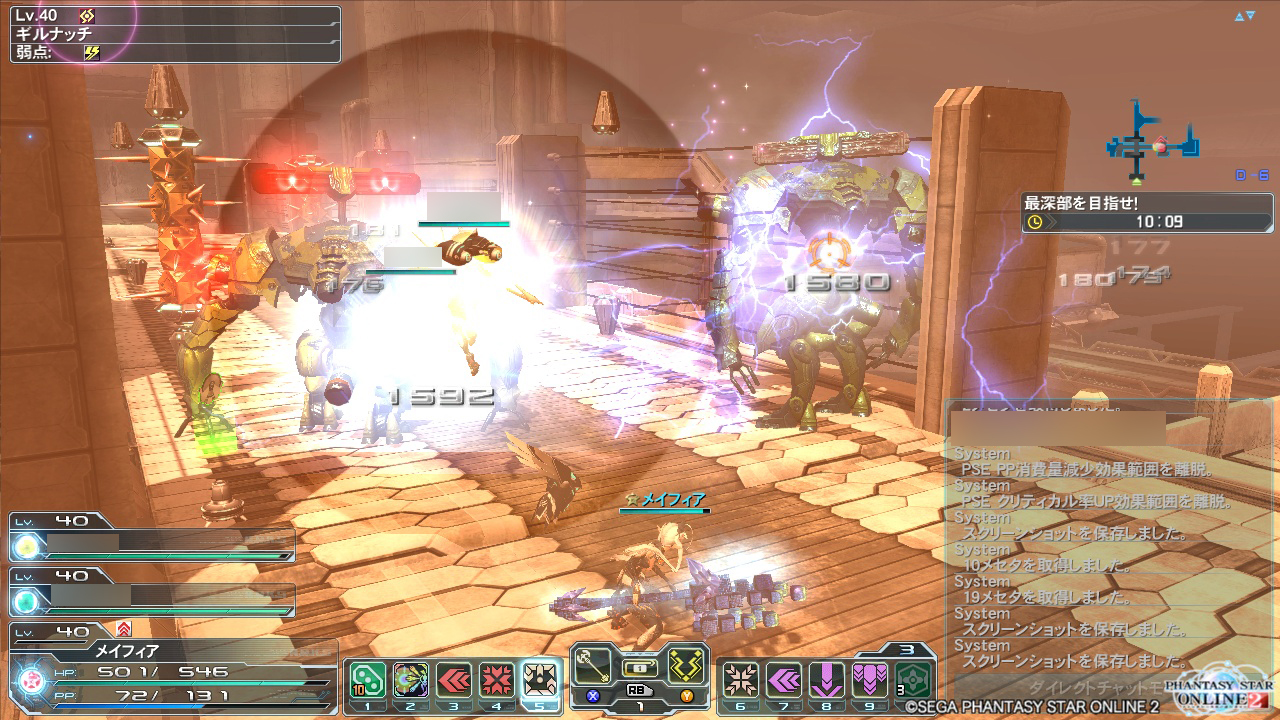Viewport: 1280px width, 720px height.
Task: Cast the red chevron Shifta skill
Action: tap(453, 681)
